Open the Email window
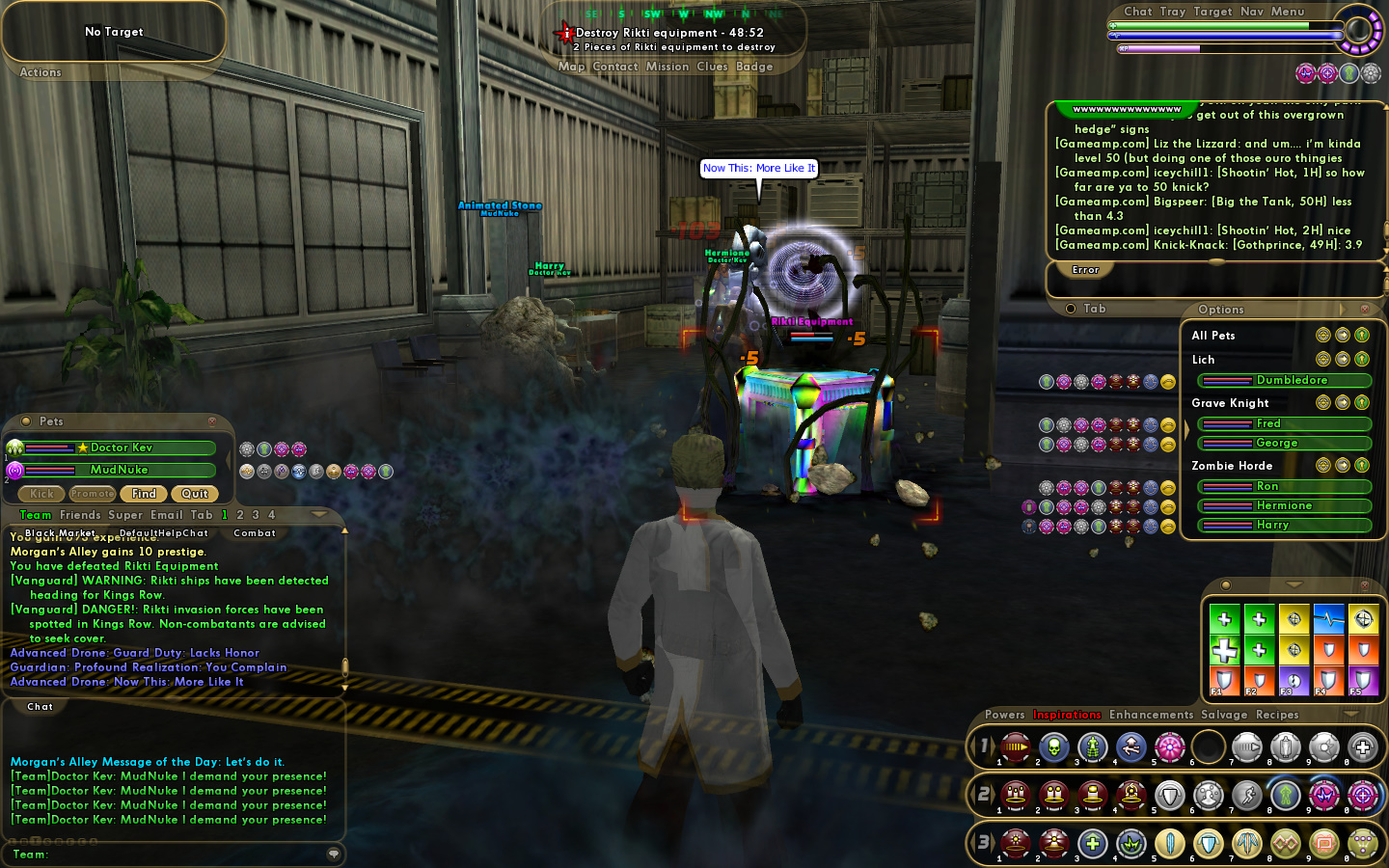The width and height of the screenshot is (1389, 868). click(x=166, y=515)
